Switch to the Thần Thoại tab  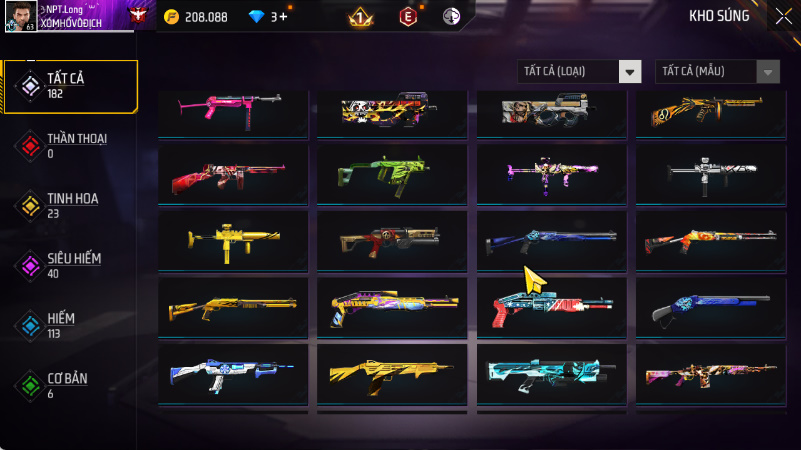(x=70, y=146)
